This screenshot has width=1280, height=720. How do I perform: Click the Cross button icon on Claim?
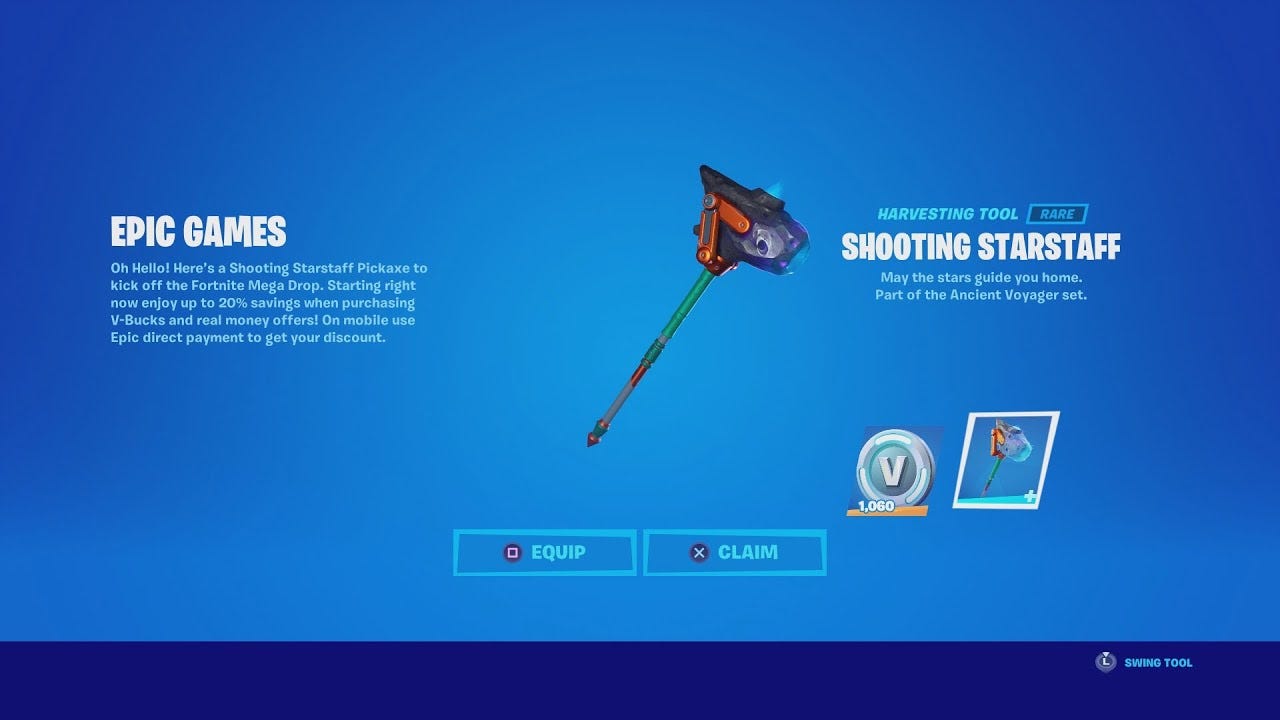697,552
